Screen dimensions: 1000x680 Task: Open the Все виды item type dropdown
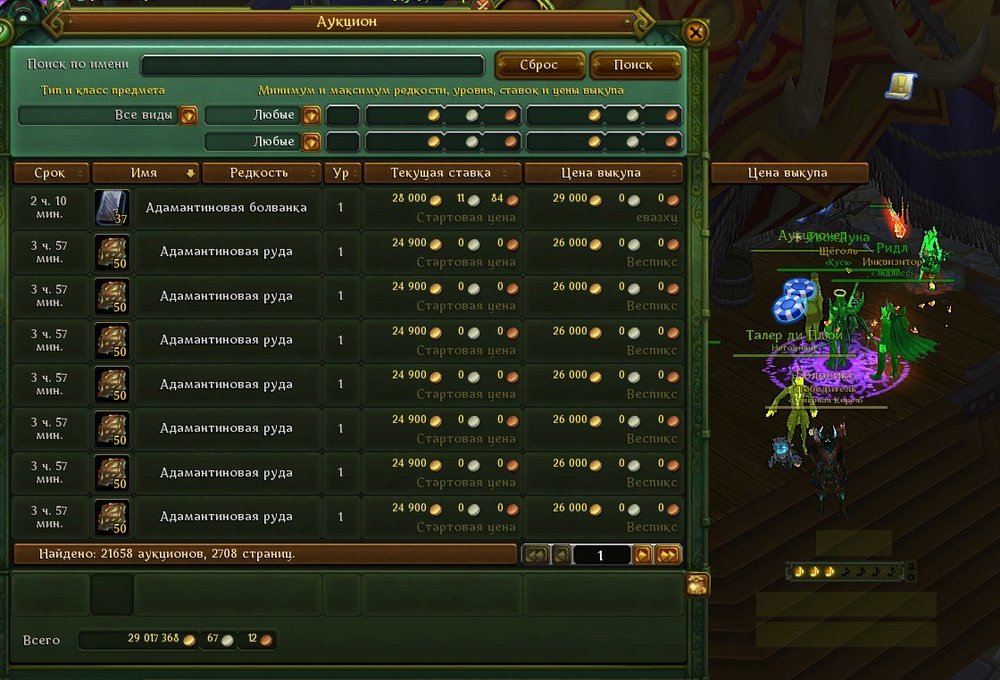click(x=188, y=115)
